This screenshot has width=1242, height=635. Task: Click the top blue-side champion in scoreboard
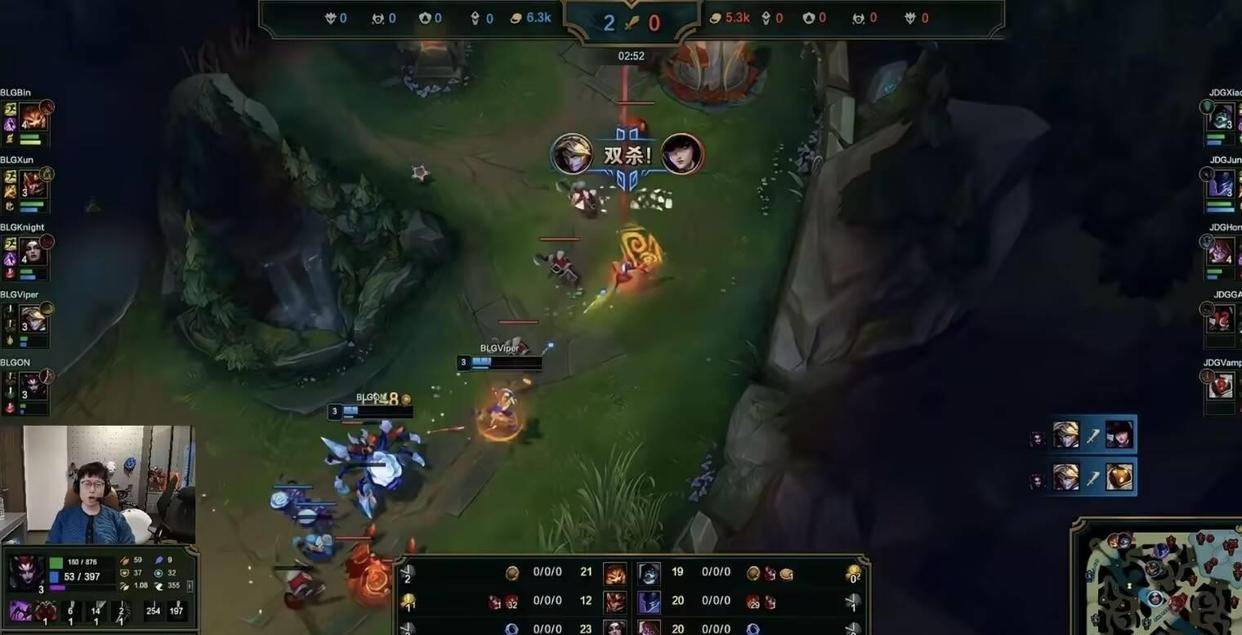(614, 574)
